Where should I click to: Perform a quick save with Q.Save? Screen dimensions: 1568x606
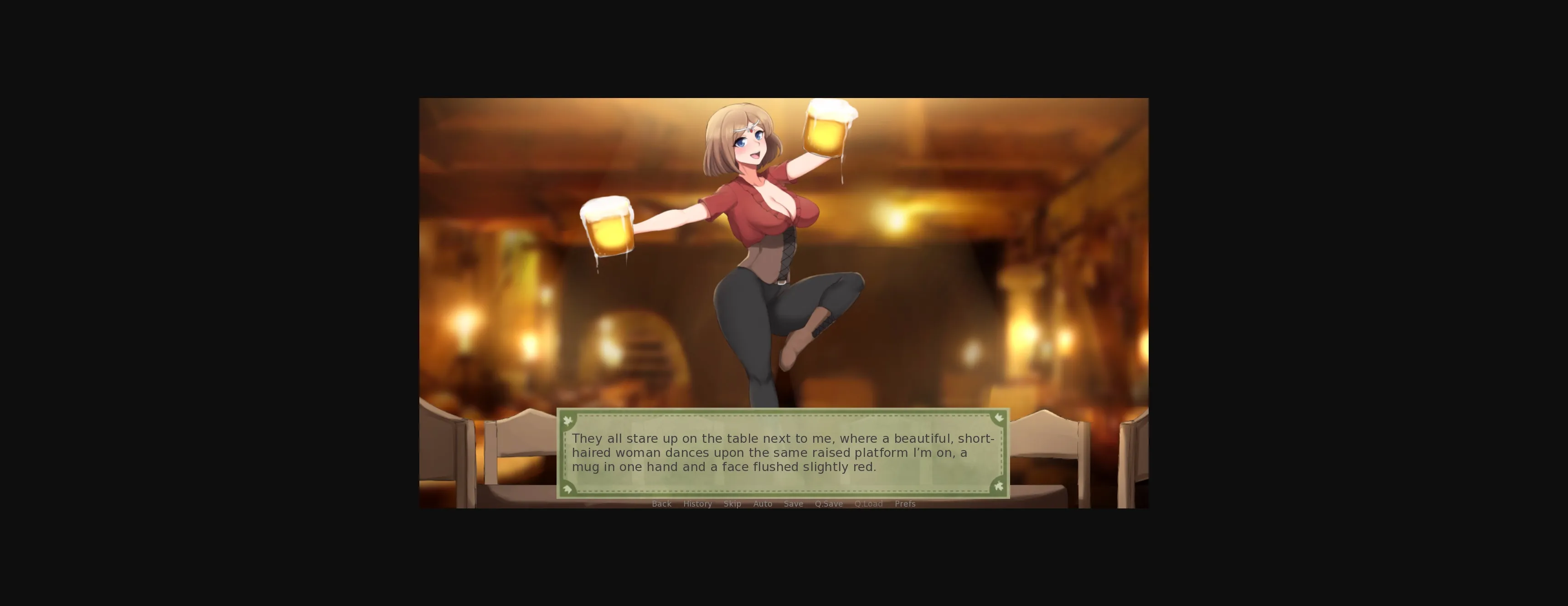pos(828,504)
